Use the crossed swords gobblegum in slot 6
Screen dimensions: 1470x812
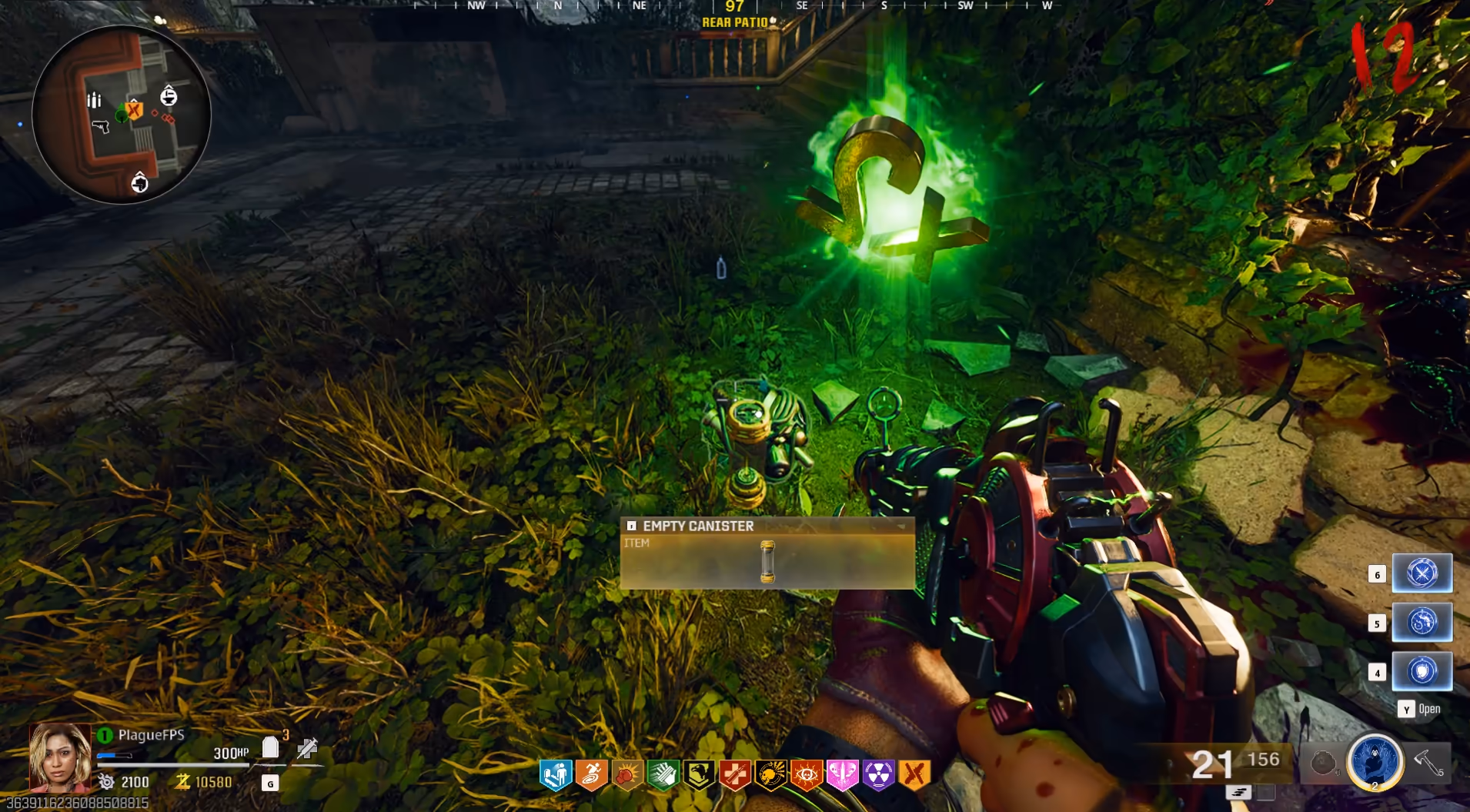coord(1422,573)
